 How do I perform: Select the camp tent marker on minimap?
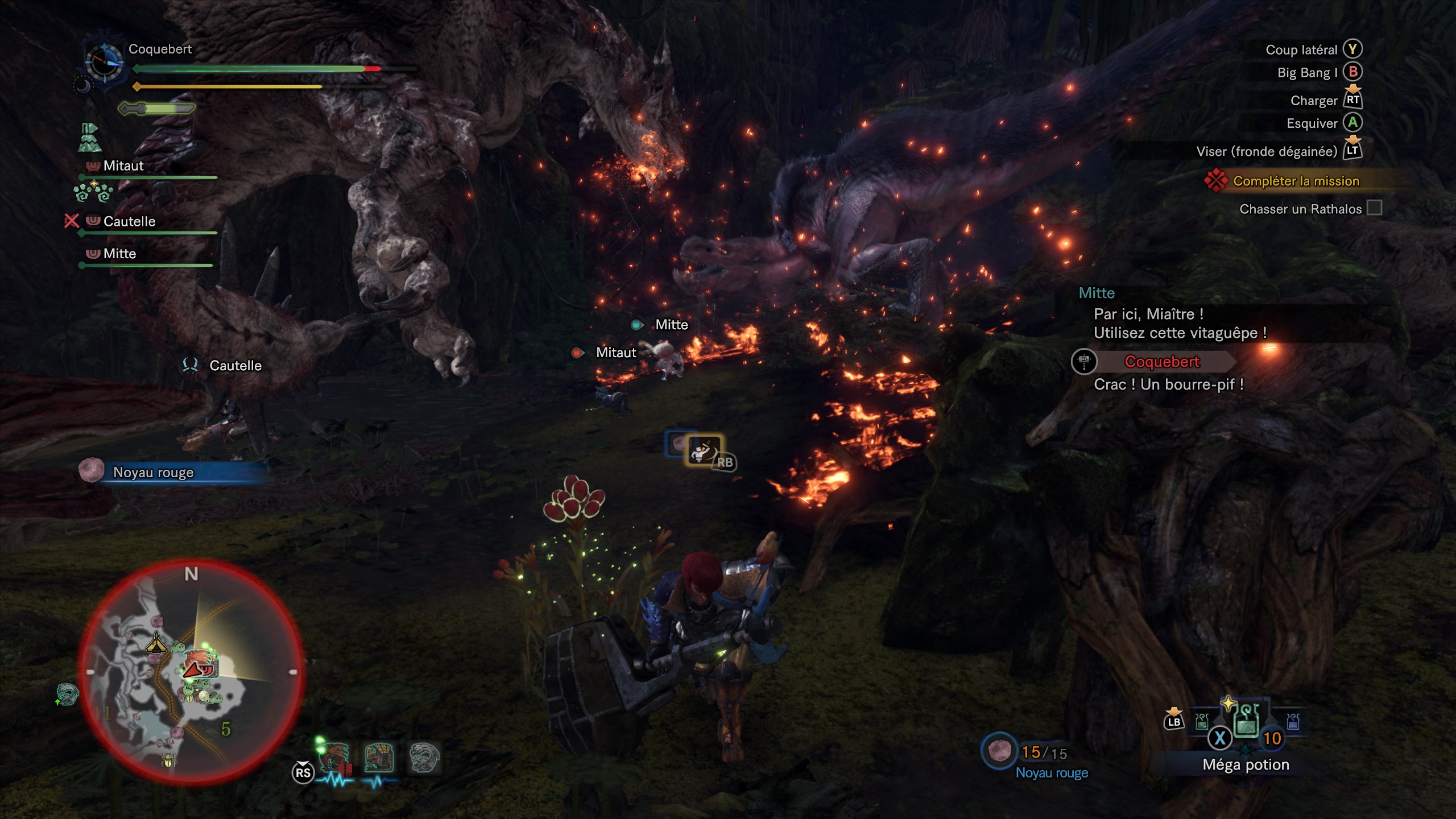156,646
